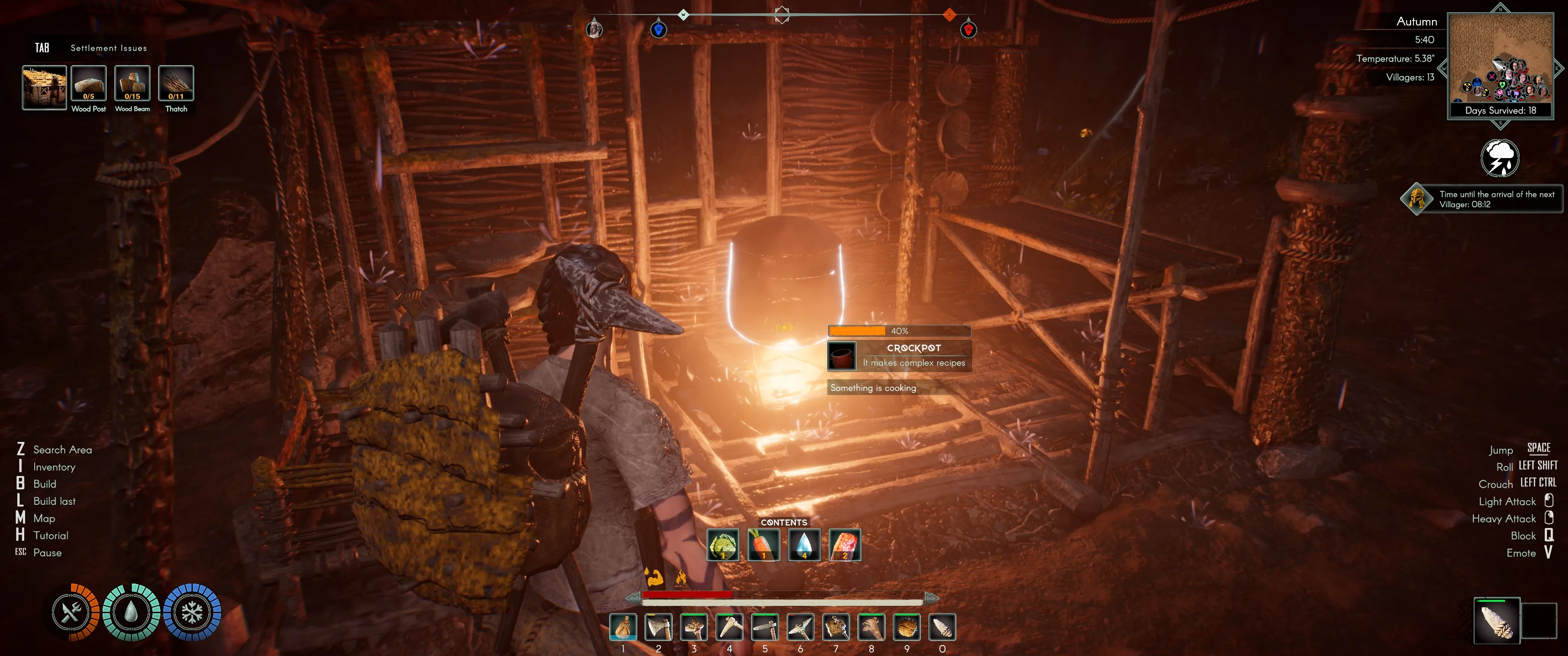Click the cabbage in crockpot contents
The height and width of the screenshot is (656, 1568).
[723, 545]
